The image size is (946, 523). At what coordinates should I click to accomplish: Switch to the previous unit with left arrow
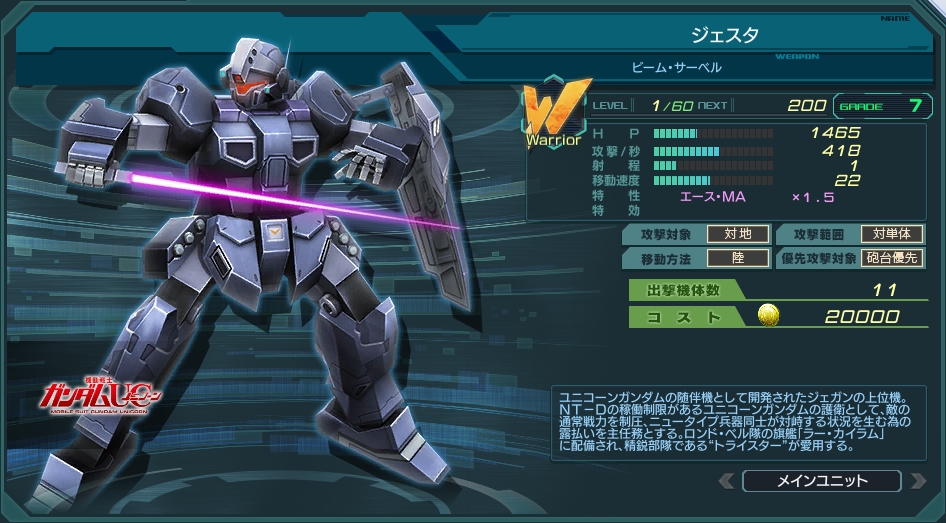(726, 482)
